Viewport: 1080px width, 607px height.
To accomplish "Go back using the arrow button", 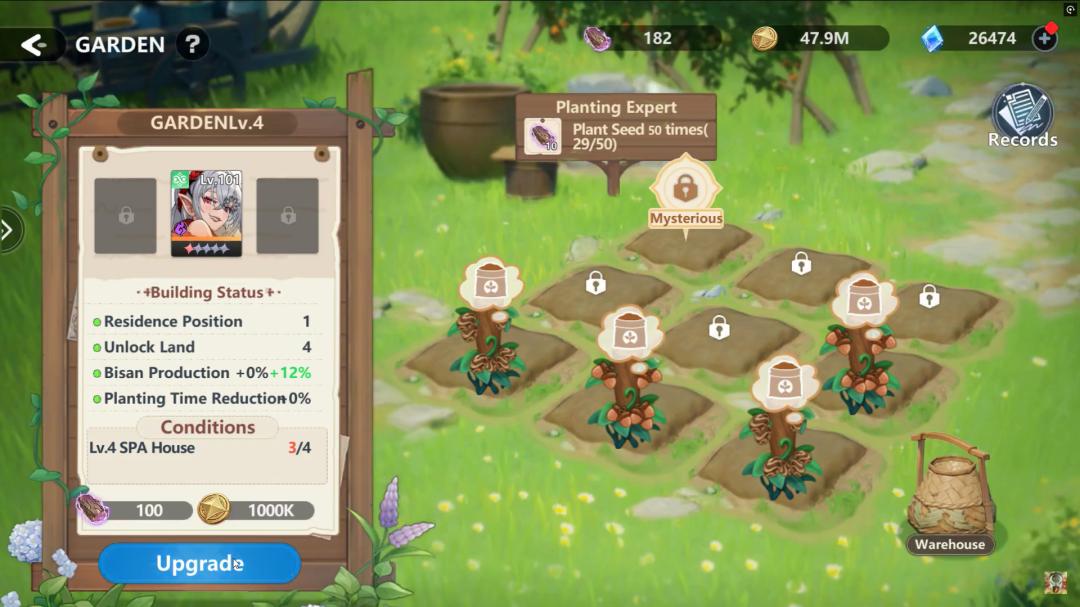I will 34,45.
